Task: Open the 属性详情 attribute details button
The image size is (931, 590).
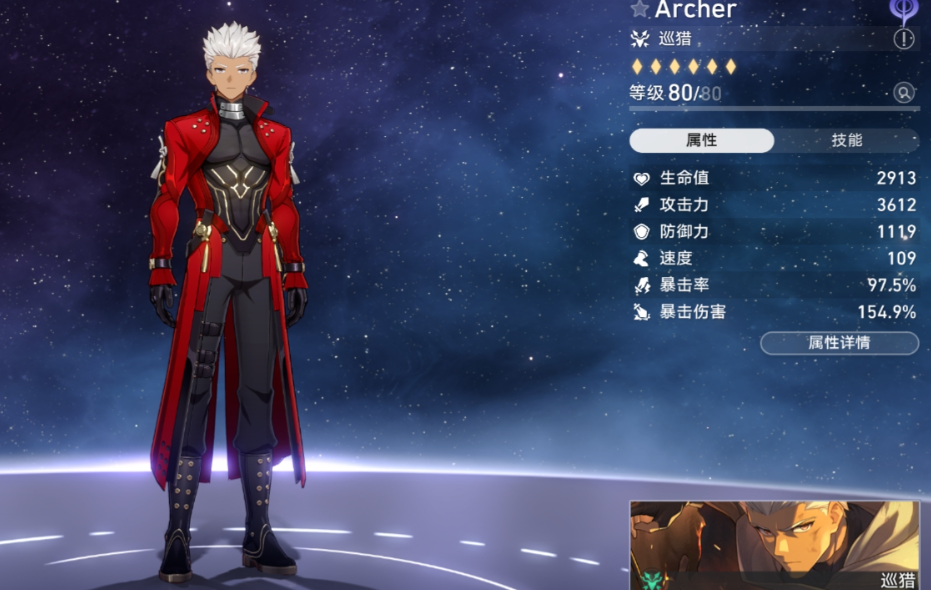Action: tap(839, 343)
